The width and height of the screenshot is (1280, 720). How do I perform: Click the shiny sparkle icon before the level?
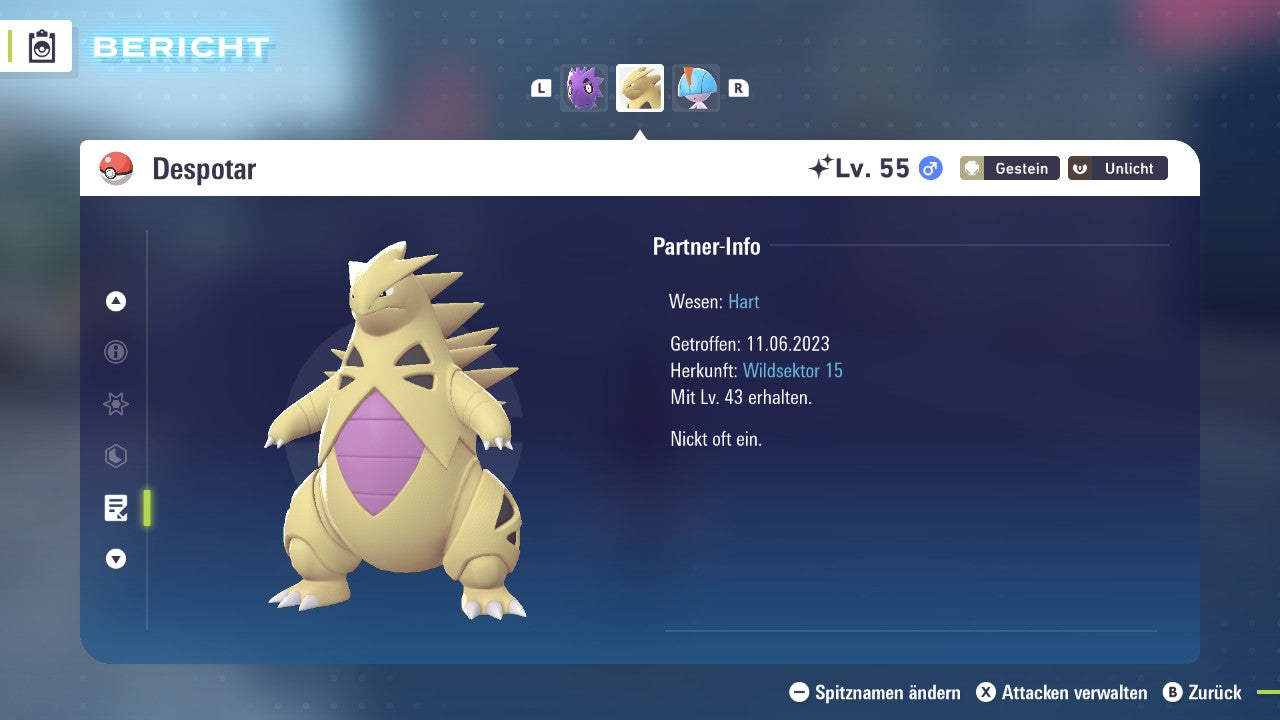(822, 165)
